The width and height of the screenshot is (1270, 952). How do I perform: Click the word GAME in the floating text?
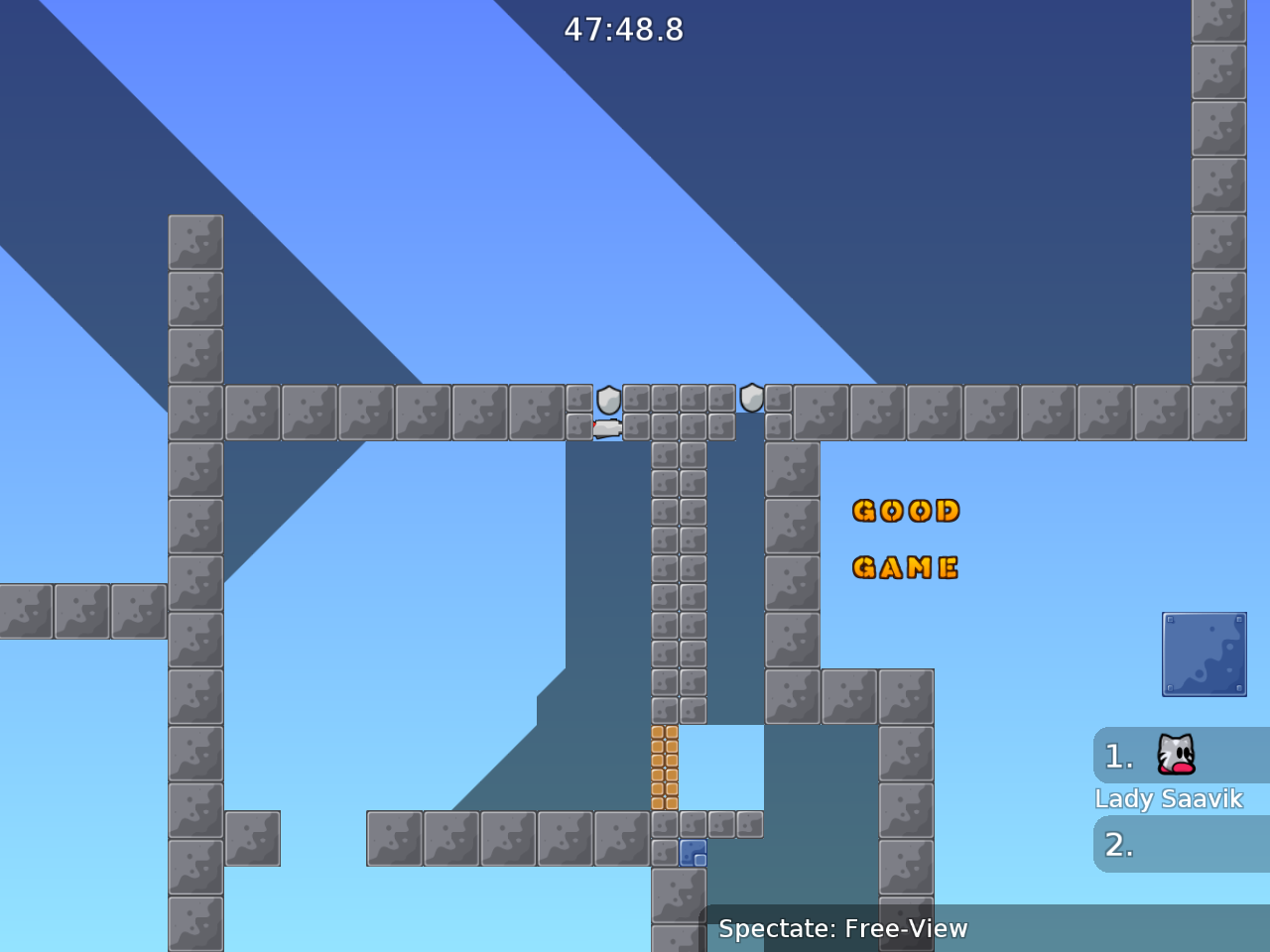(905, 566)
